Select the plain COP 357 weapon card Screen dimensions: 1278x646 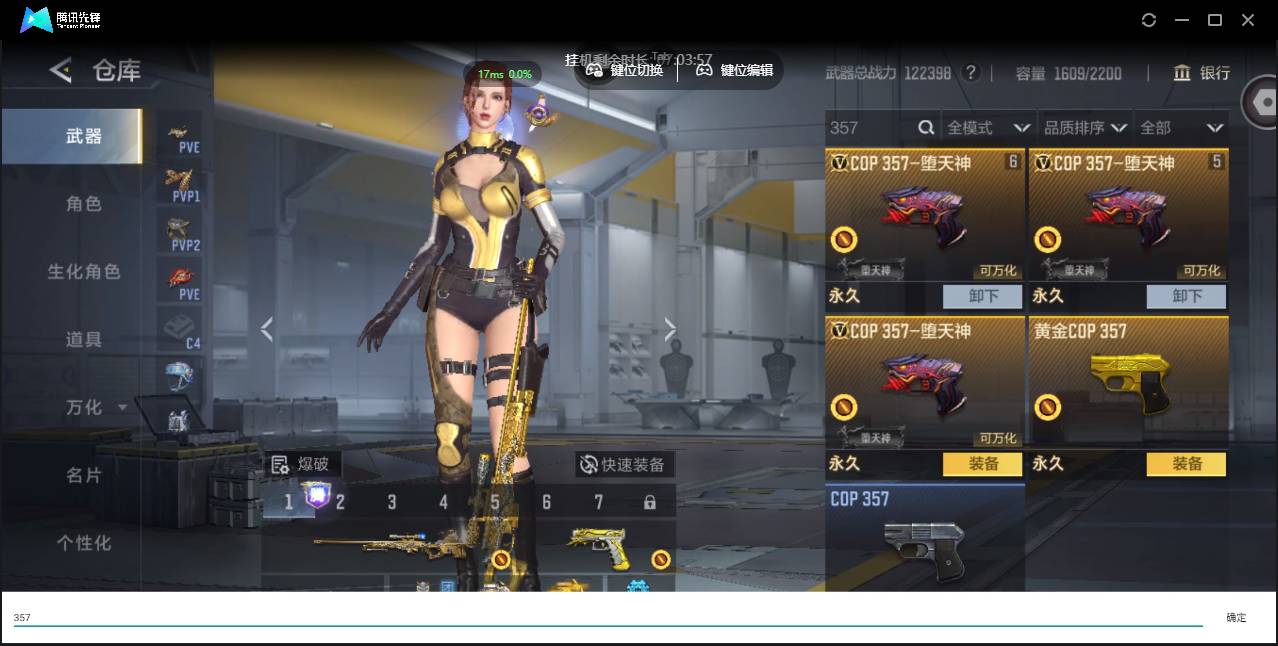[924, 538]
